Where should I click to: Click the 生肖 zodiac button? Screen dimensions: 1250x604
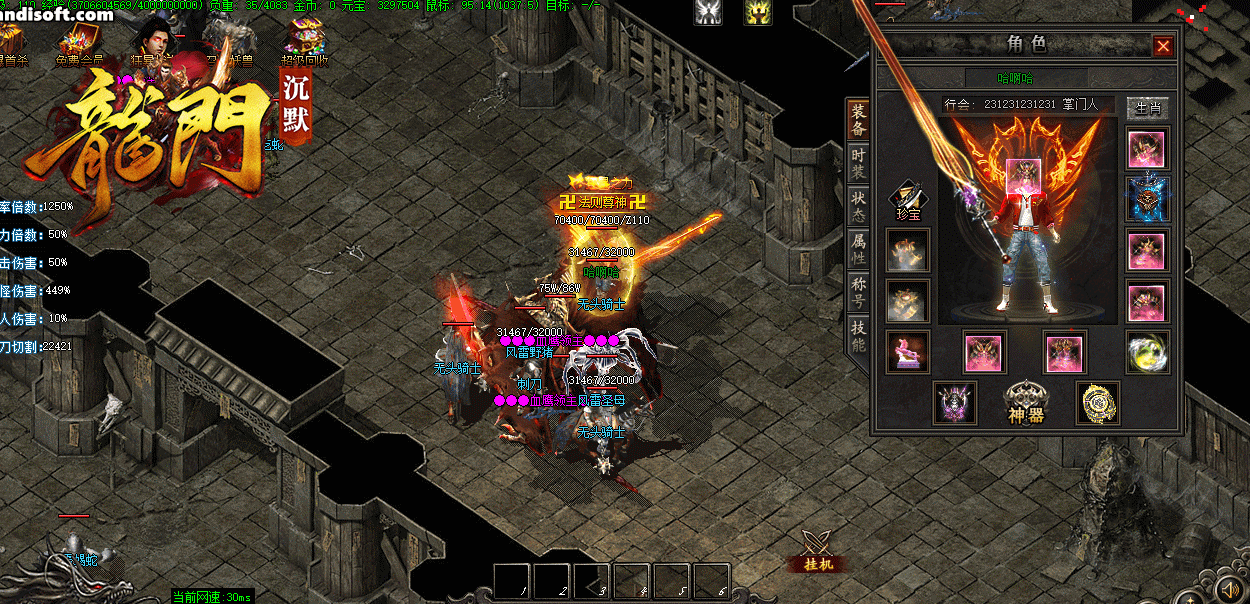[1146, 107]
